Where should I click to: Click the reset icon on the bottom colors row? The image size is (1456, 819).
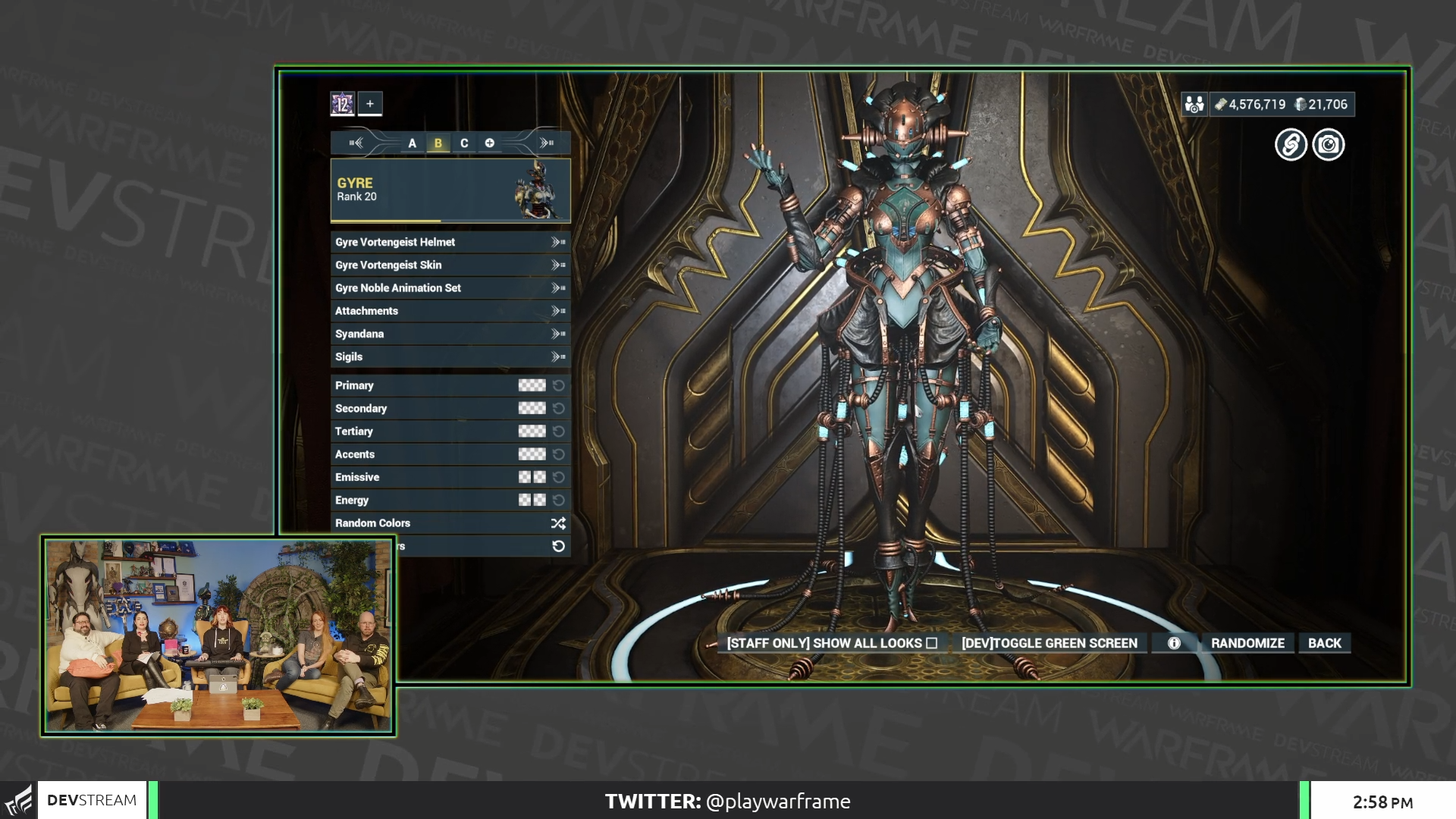[558, 545]
